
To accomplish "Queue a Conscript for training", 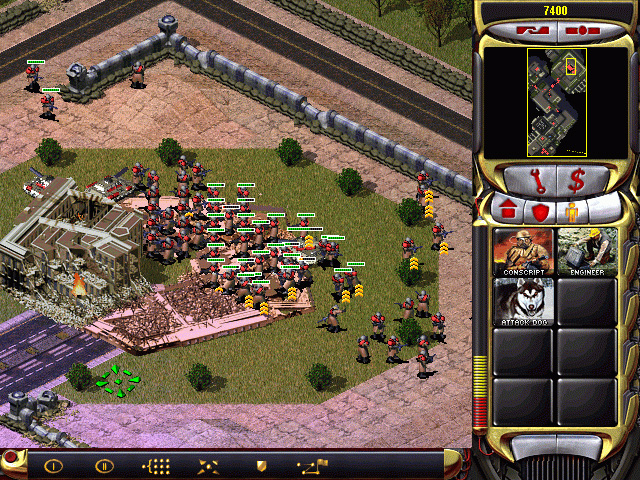I will point(522,250).
